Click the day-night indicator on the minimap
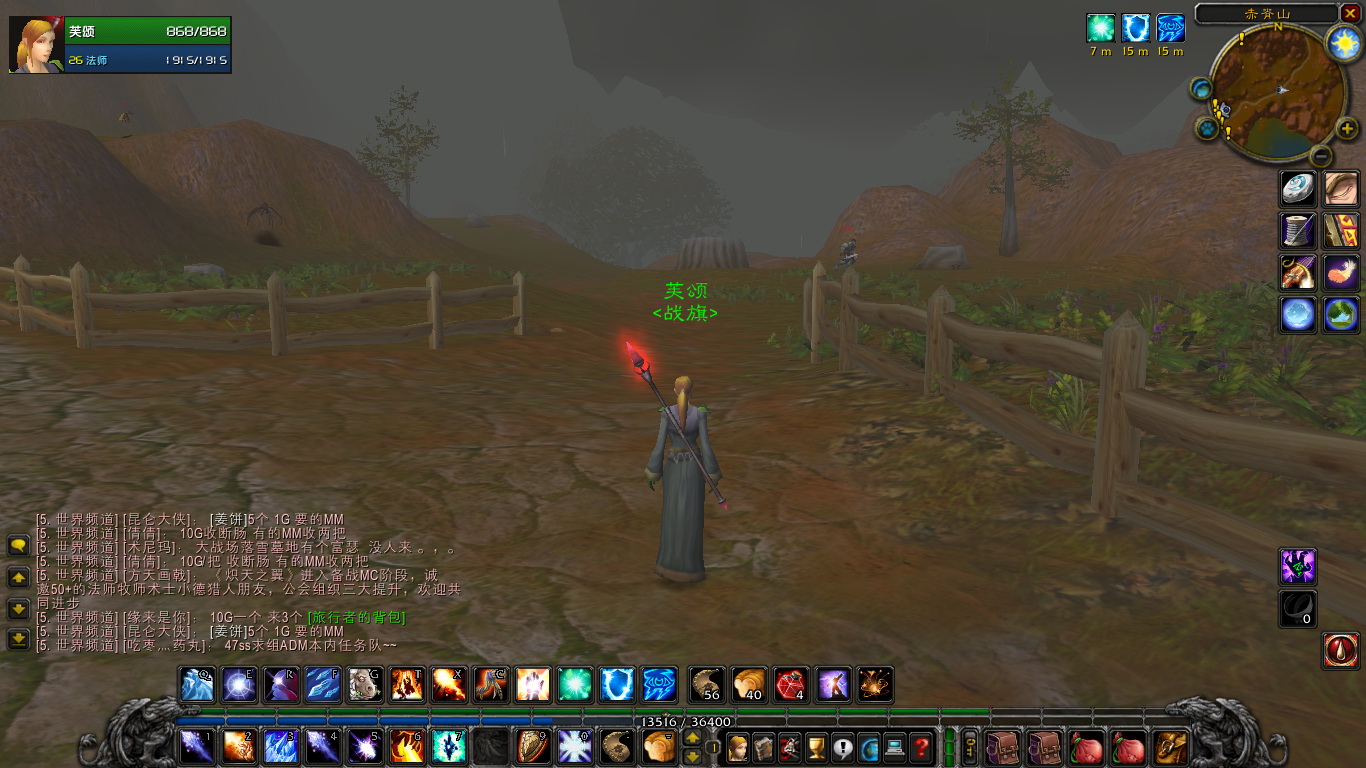This screenshot has width=1366, height=768. coord(1345,42)
